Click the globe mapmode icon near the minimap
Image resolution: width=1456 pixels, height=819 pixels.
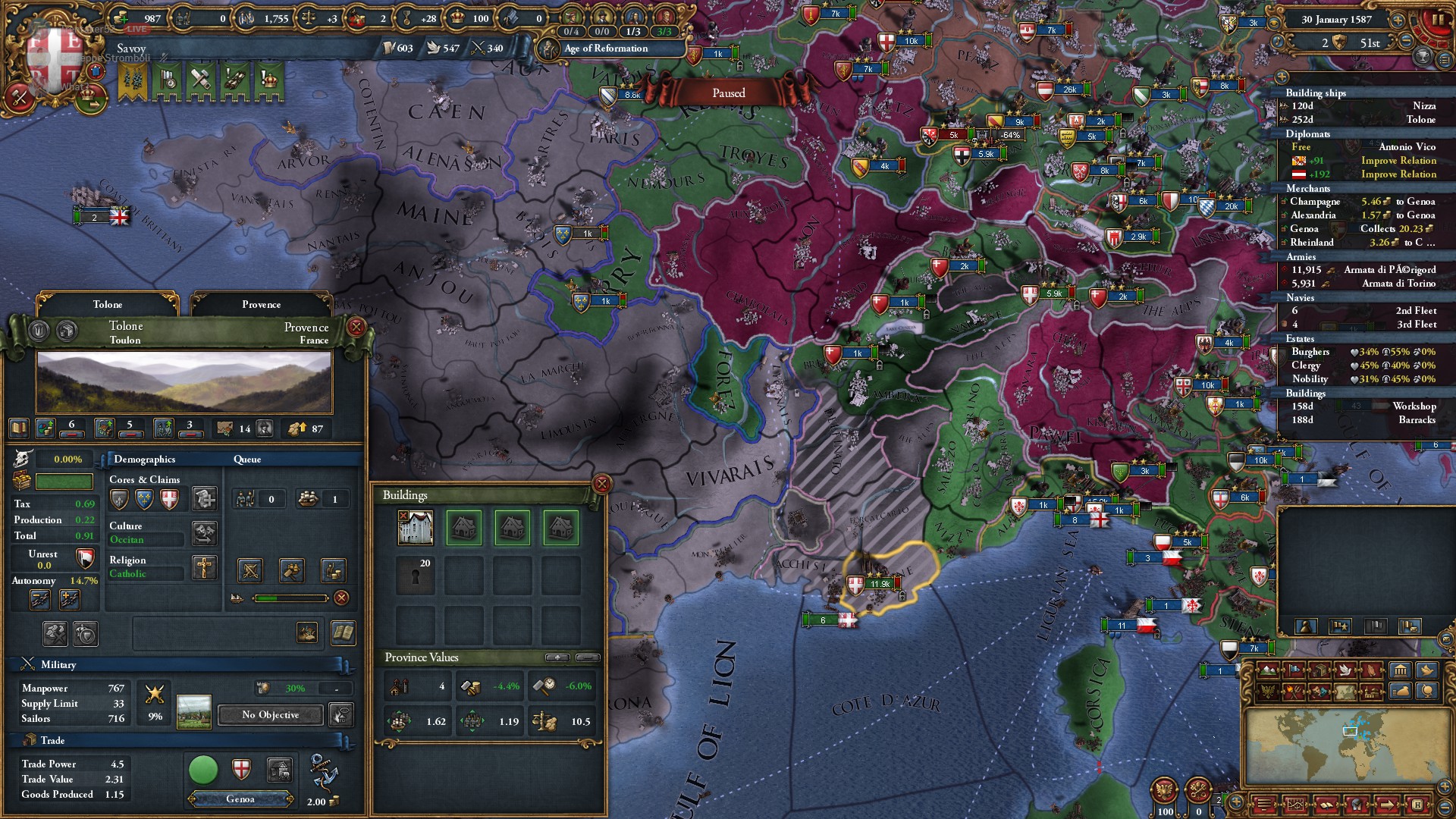(1427, 691)
